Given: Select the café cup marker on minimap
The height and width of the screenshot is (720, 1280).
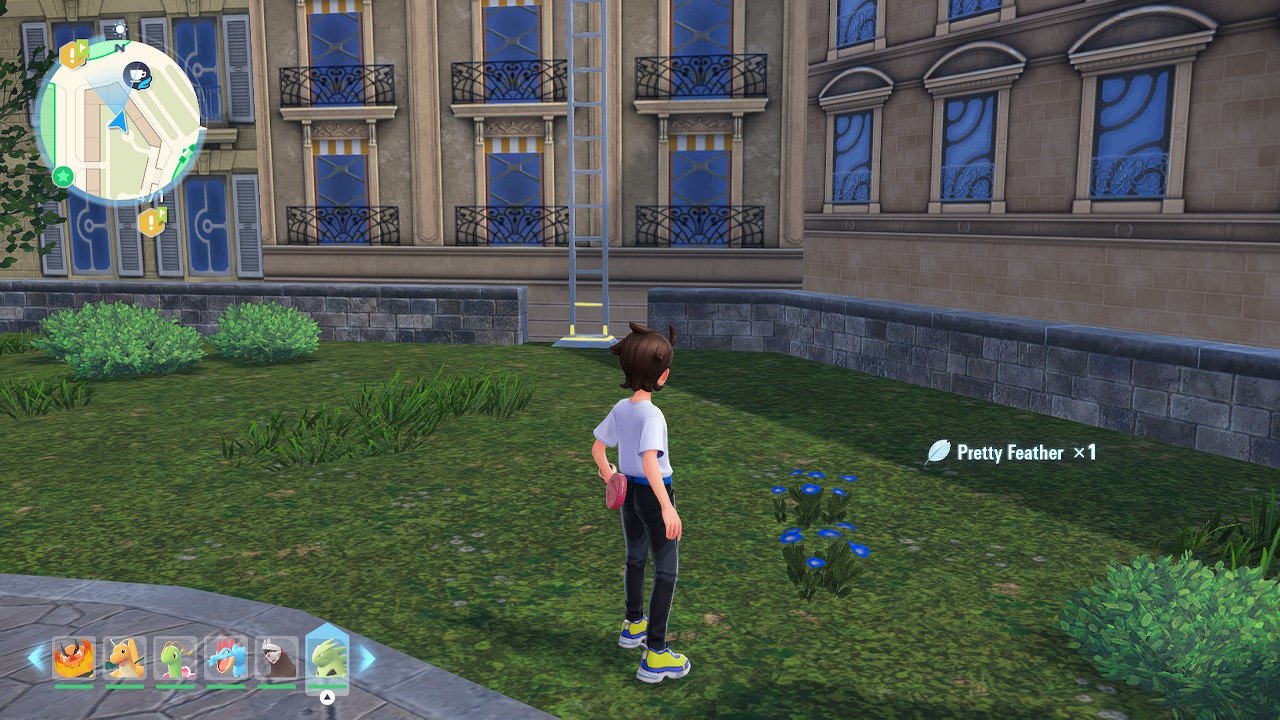Looking at the screenshot, I should [137, 74].
